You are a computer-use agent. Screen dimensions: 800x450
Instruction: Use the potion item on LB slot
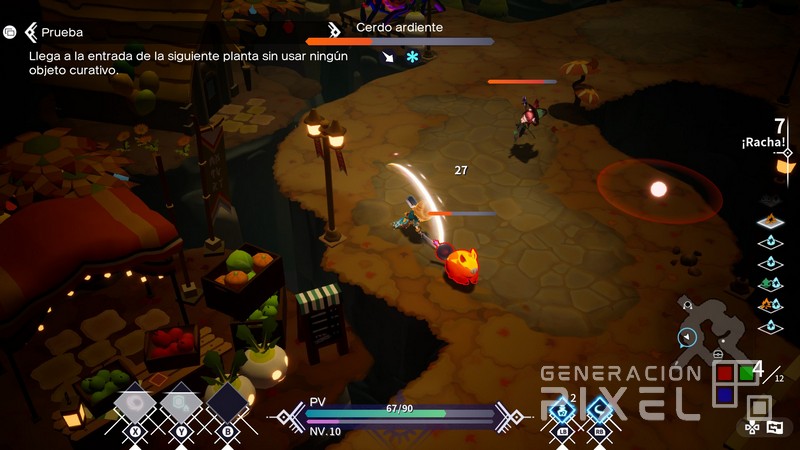point(562,409)
